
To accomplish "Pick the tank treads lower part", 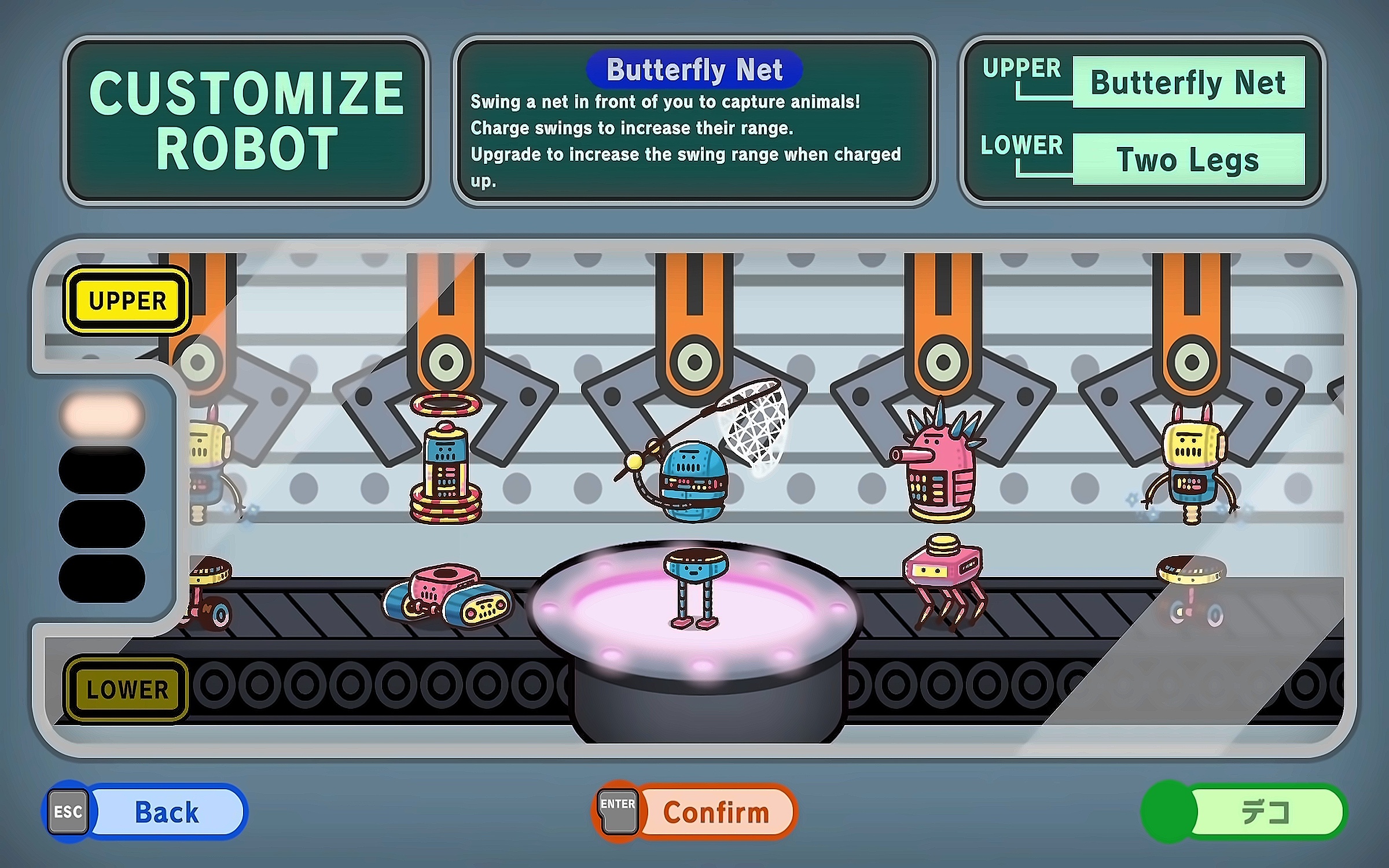I will pos(446,596).
